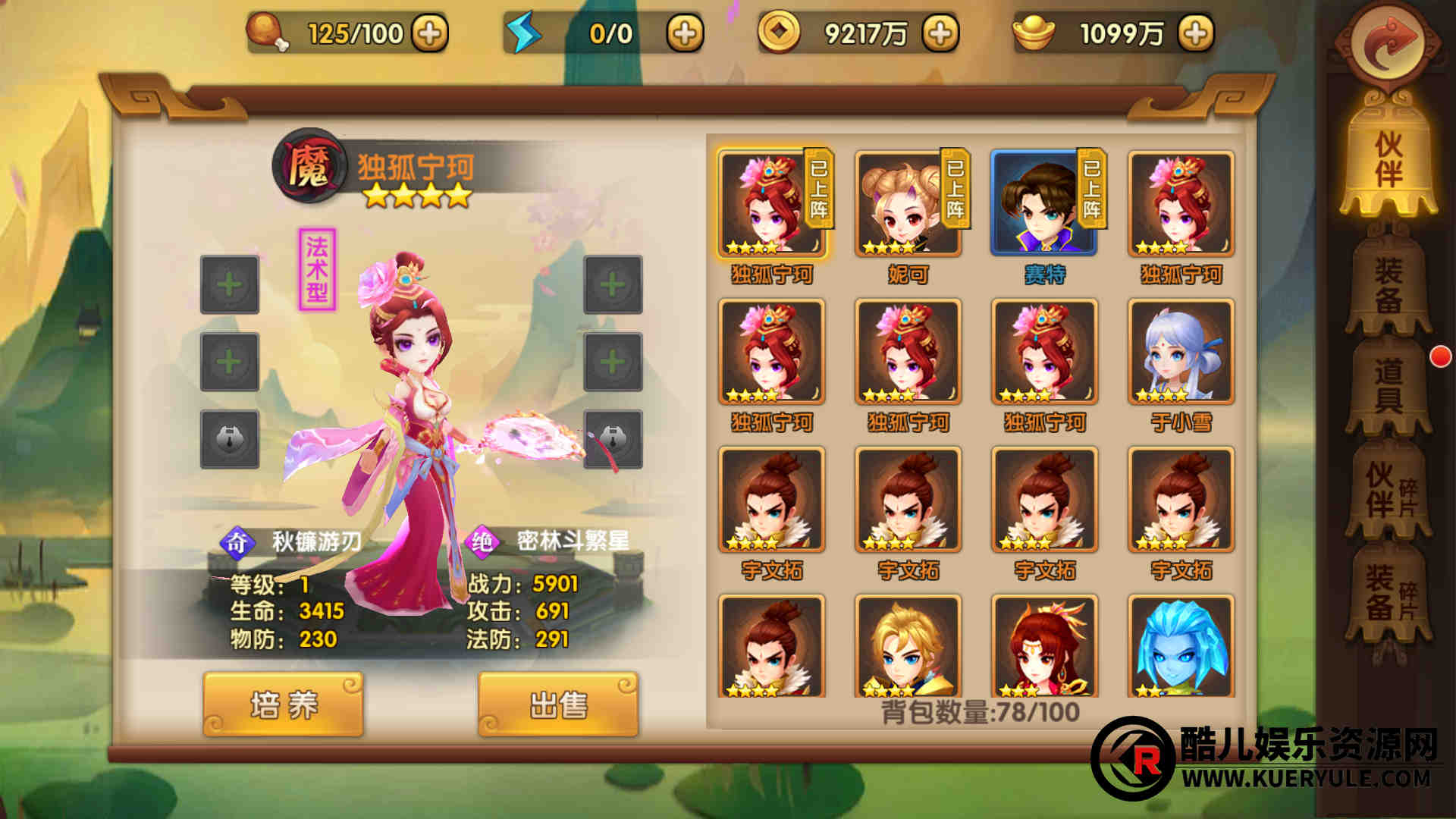This screenshot has width=1456, height=819.
Task: Select the 伙伴 partner tab
Action: [1389, 159]
